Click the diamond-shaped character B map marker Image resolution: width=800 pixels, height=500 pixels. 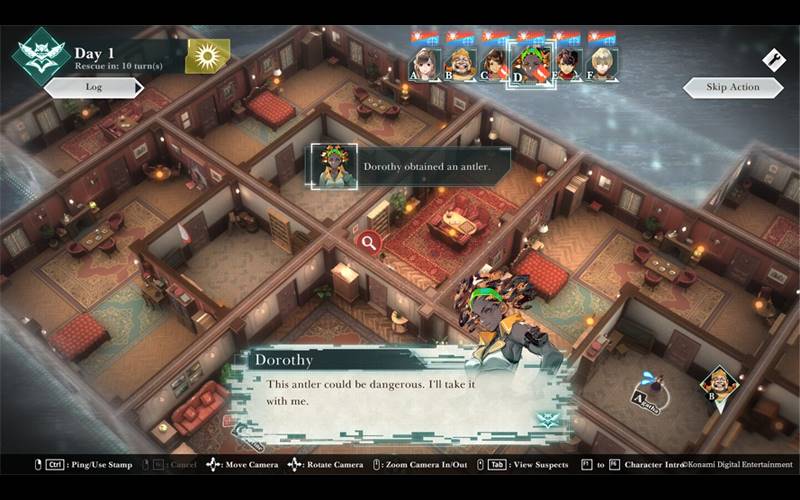pos(719,384)
